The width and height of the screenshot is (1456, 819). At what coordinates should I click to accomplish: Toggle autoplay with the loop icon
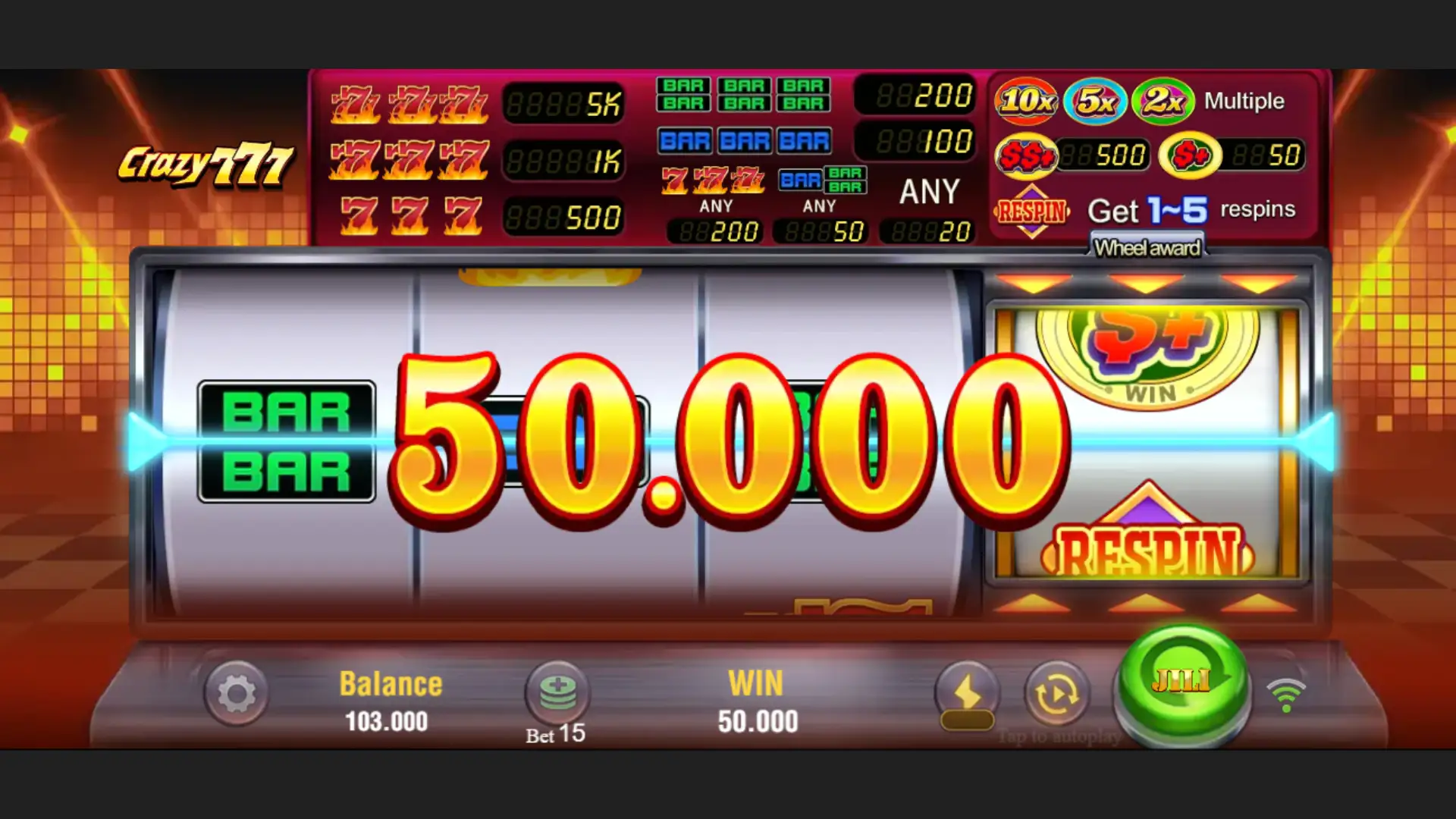click(x=1056, y=692)
